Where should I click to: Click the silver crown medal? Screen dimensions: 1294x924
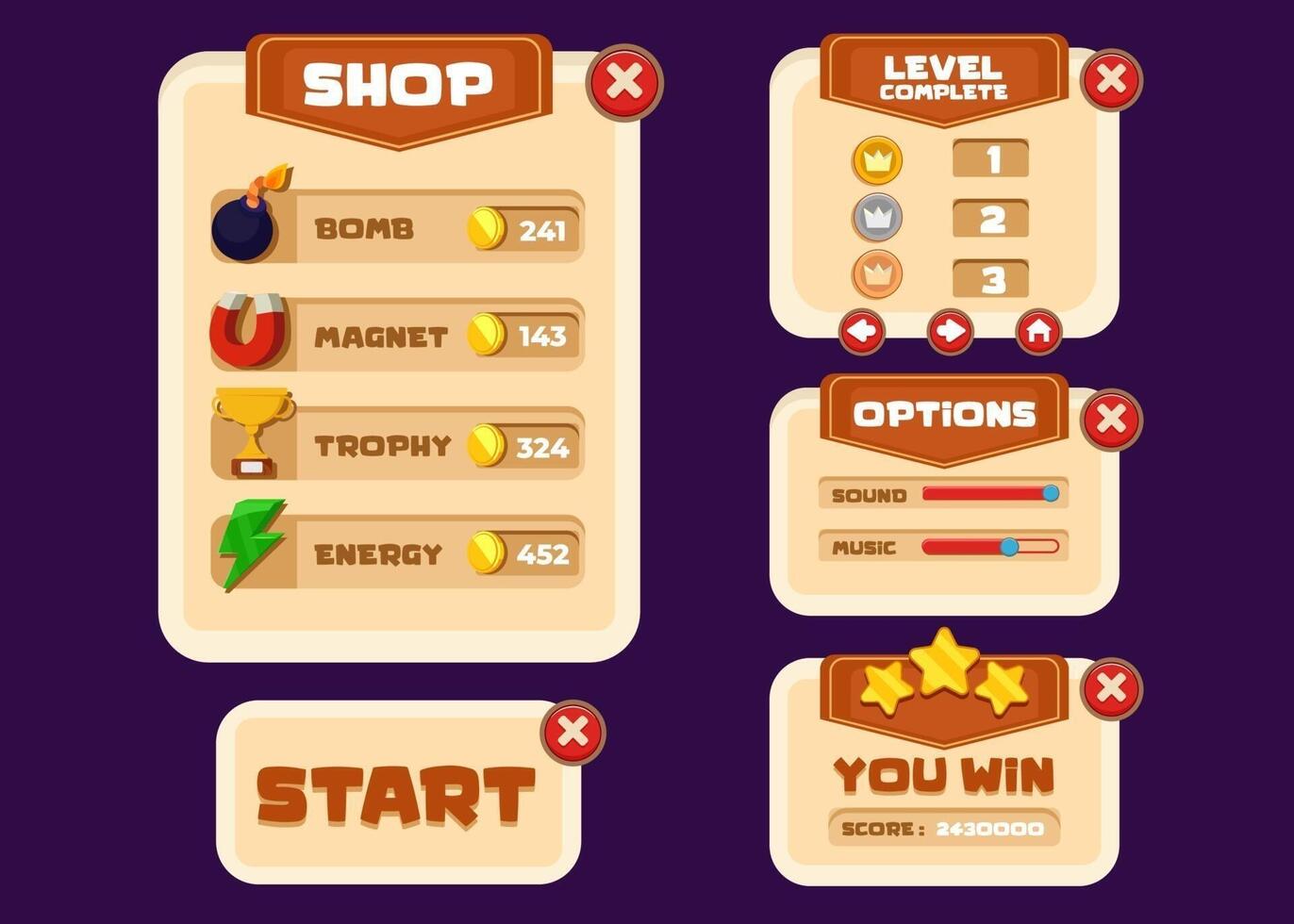pyautogui.click(x=876, y=219)
